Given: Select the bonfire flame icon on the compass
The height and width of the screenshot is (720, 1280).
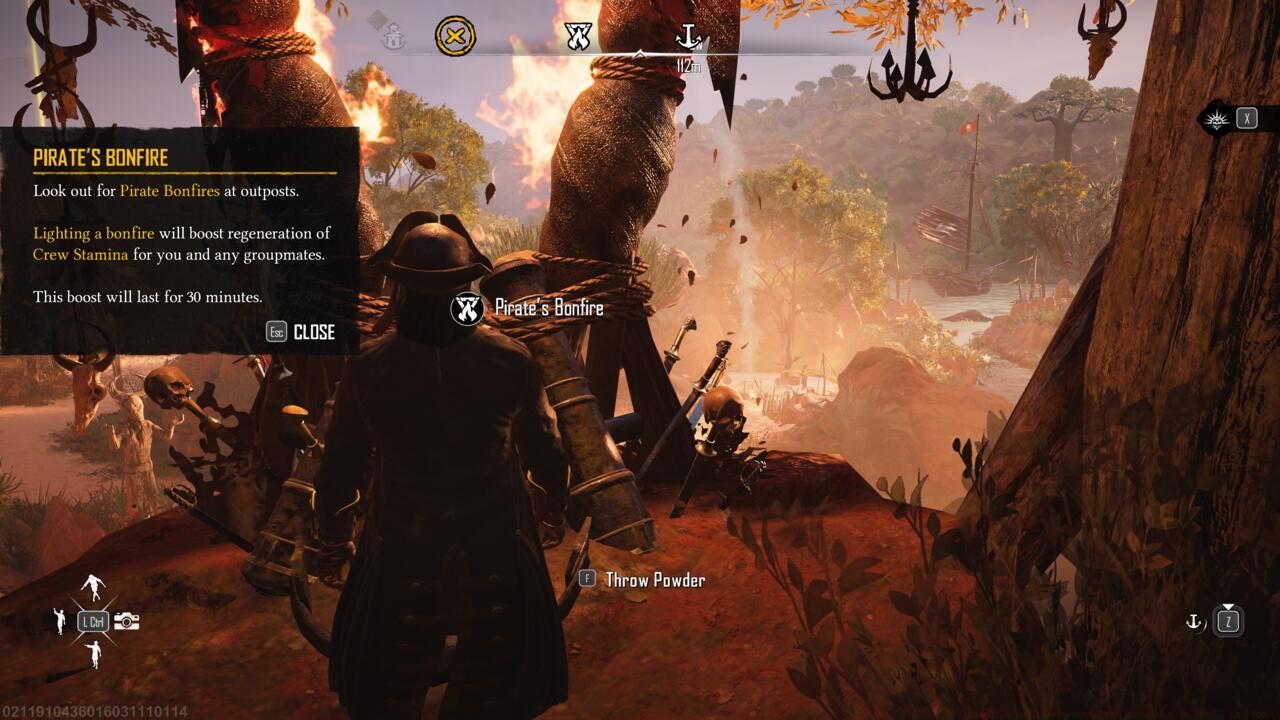Looking at the screenshot, I should tap(578, 37).
